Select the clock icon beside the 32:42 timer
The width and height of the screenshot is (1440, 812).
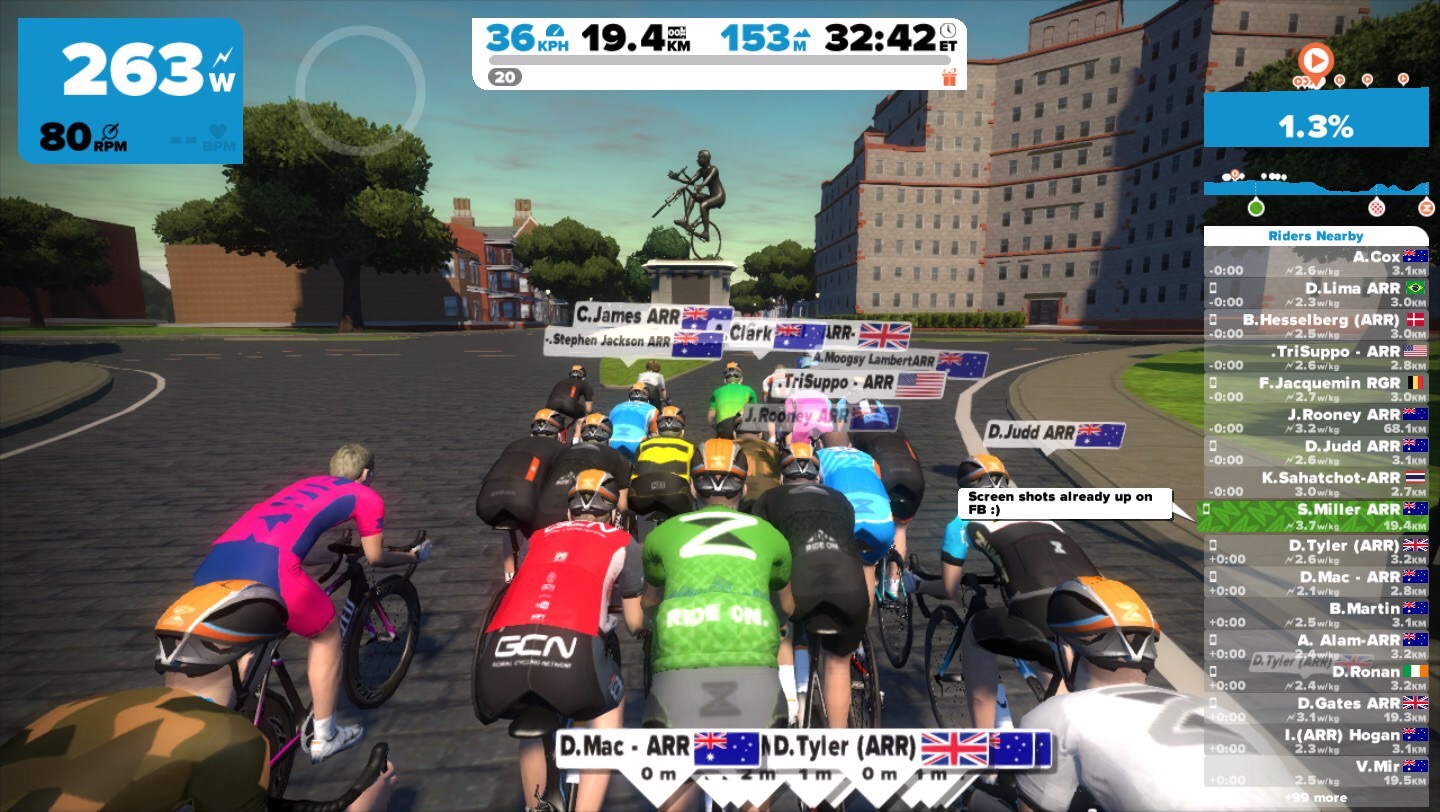tap(948, 31)
